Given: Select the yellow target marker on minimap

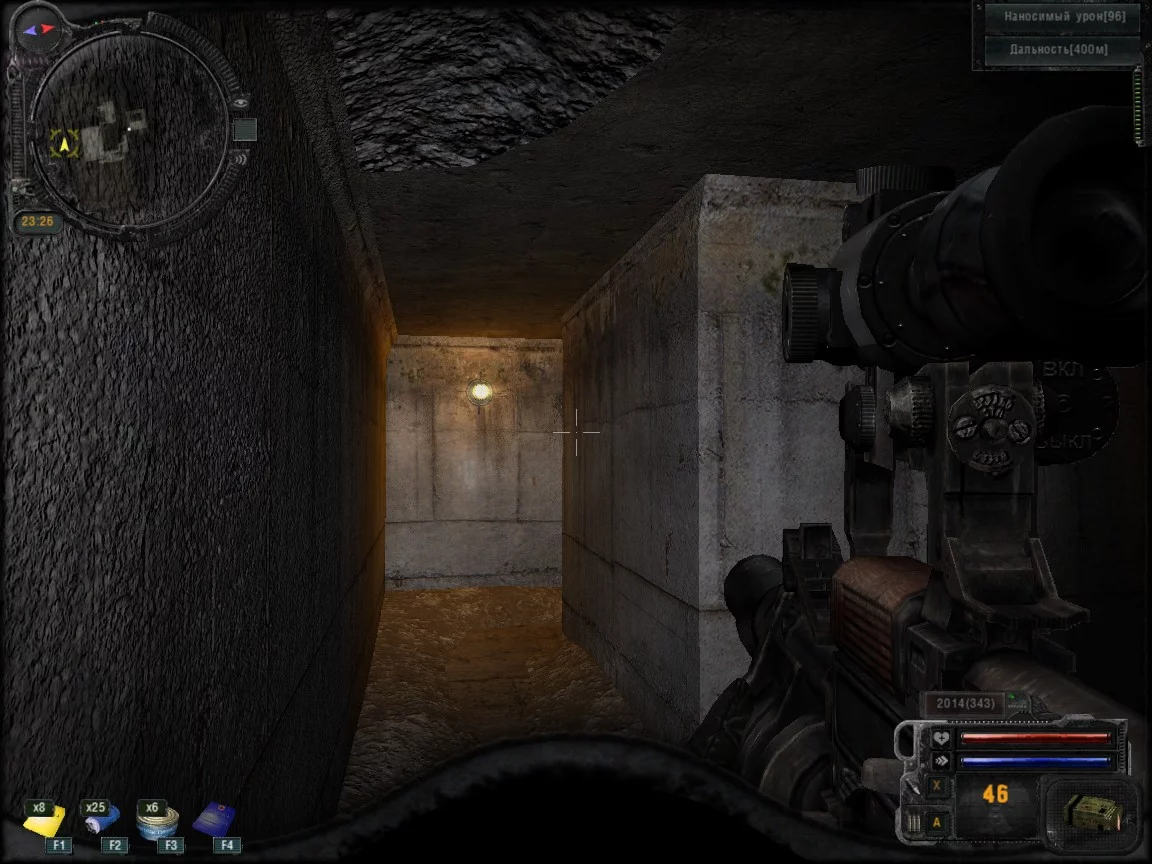Looking at the screenshot, I should (x=65, y=144).
